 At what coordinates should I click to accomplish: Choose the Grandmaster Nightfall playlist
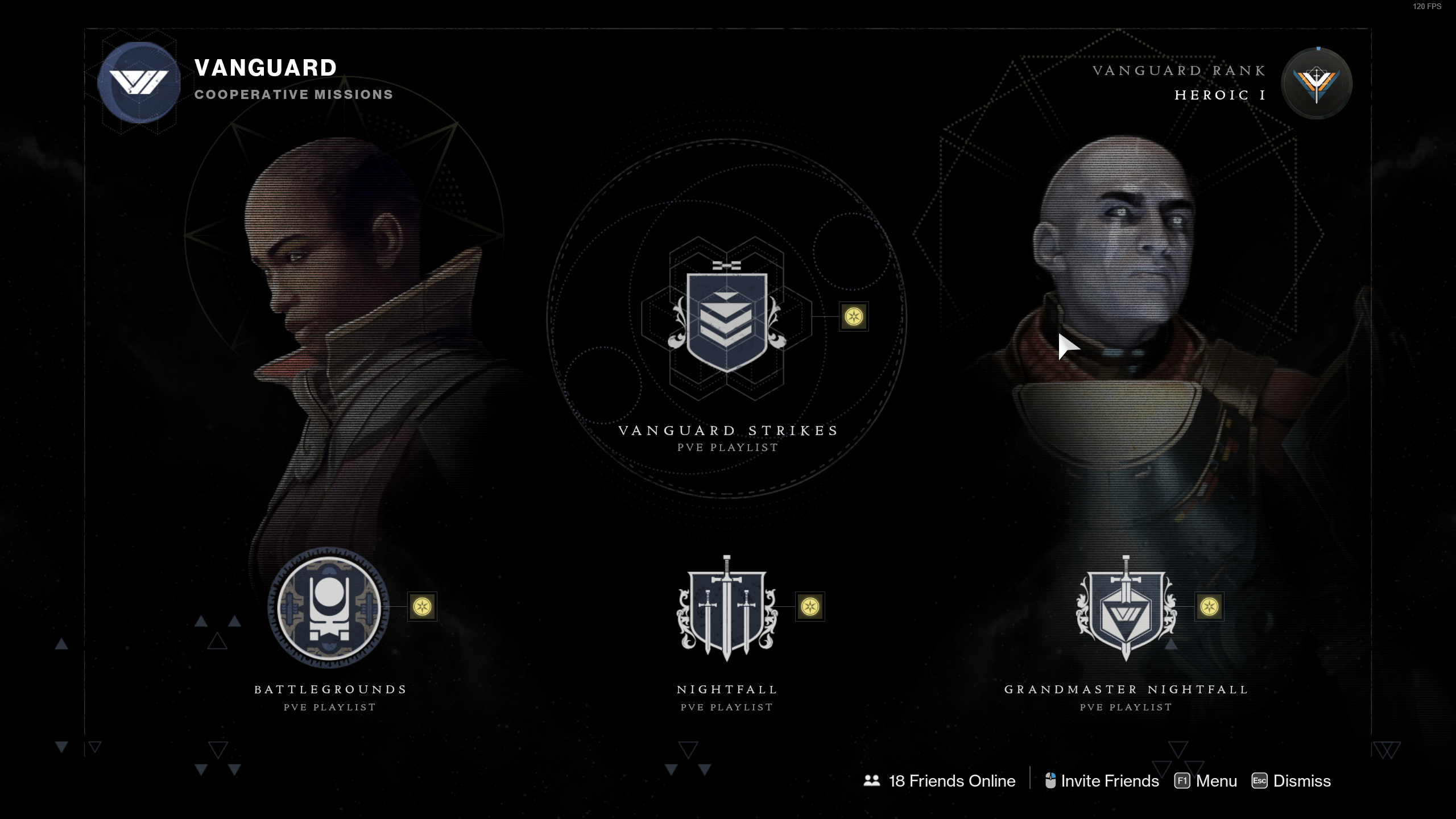1126,609
